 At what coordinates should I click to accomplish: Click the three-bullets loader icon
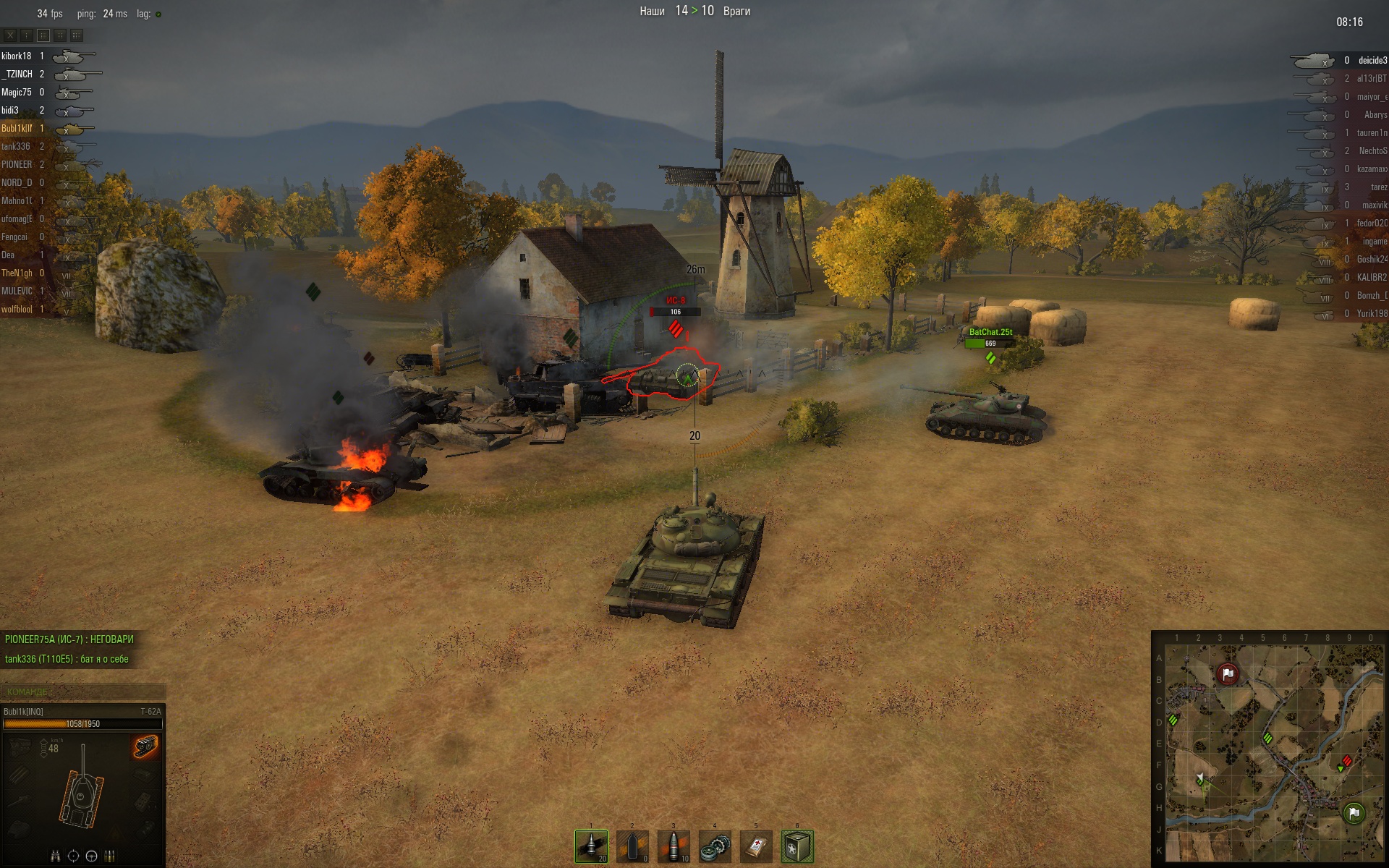click(109, 856)
